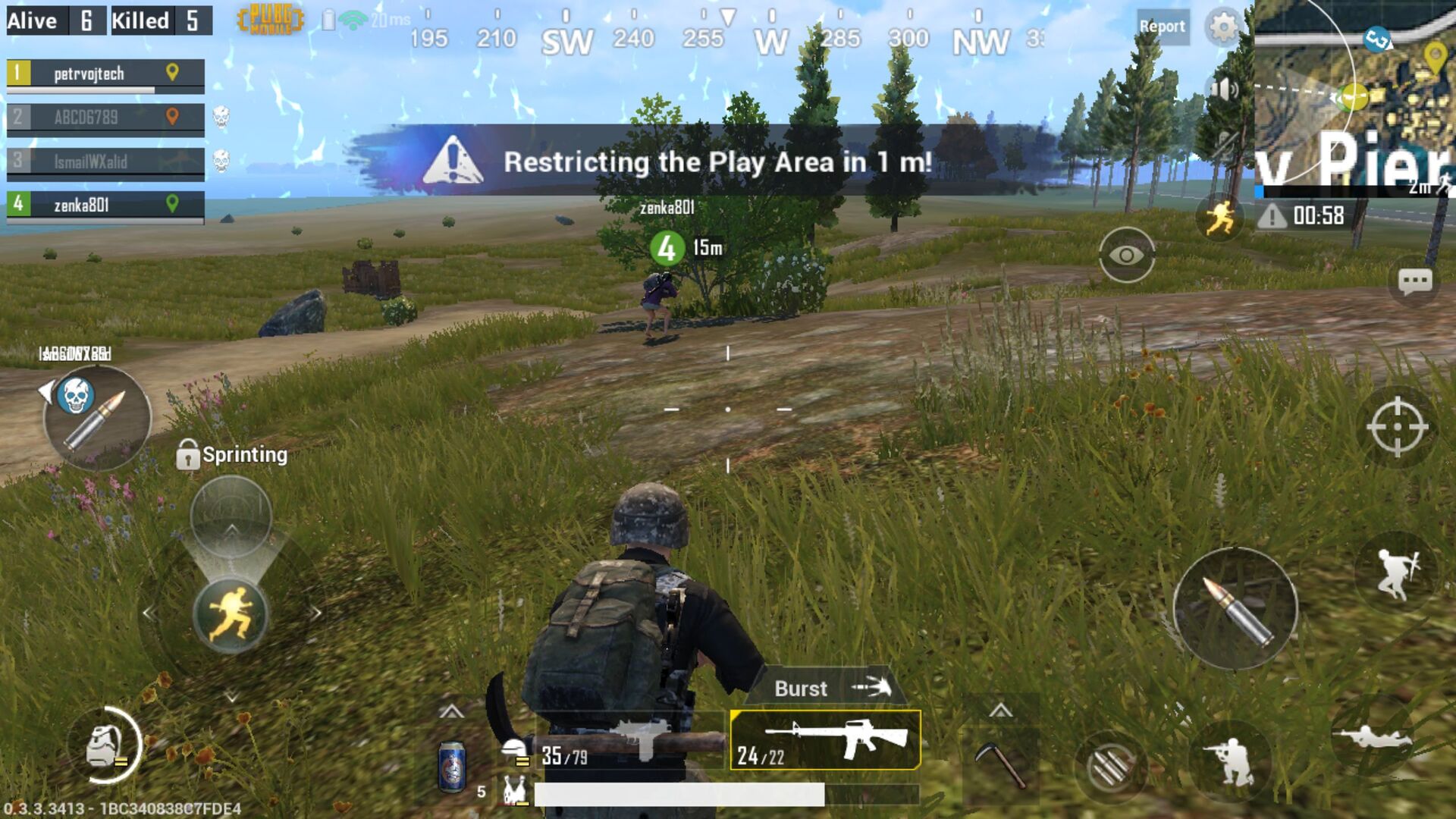The image size is (1456, 819).
Task: Expand the left weapon slot chevron
Action: click(x=453, y=711)
